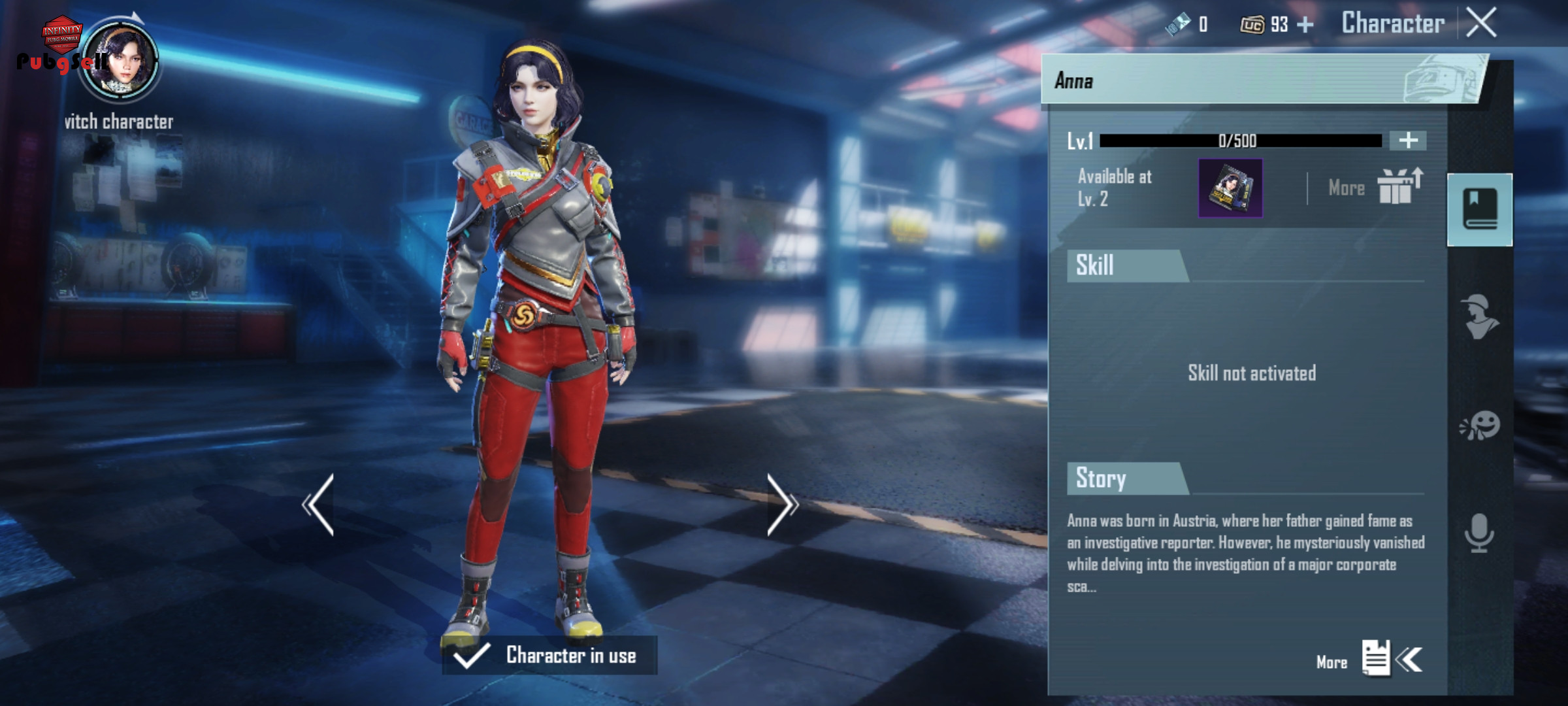Image resolution: width=1568 pixels, height=706 pixels.
Task: Add more UC currency
Action: [x=1305, y=25]
